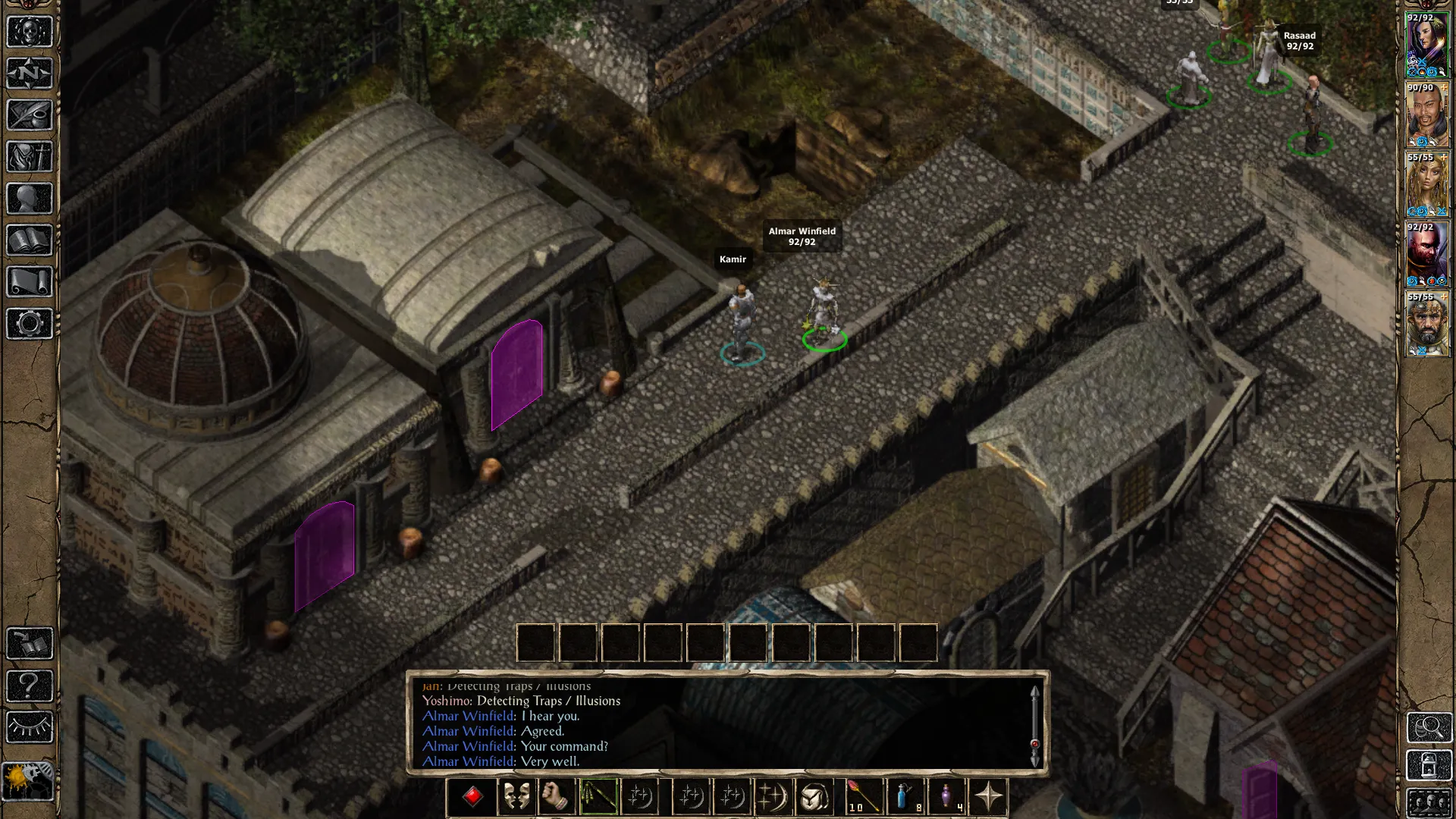Open the character record with the head silhouette button

(x=30, y=199)
